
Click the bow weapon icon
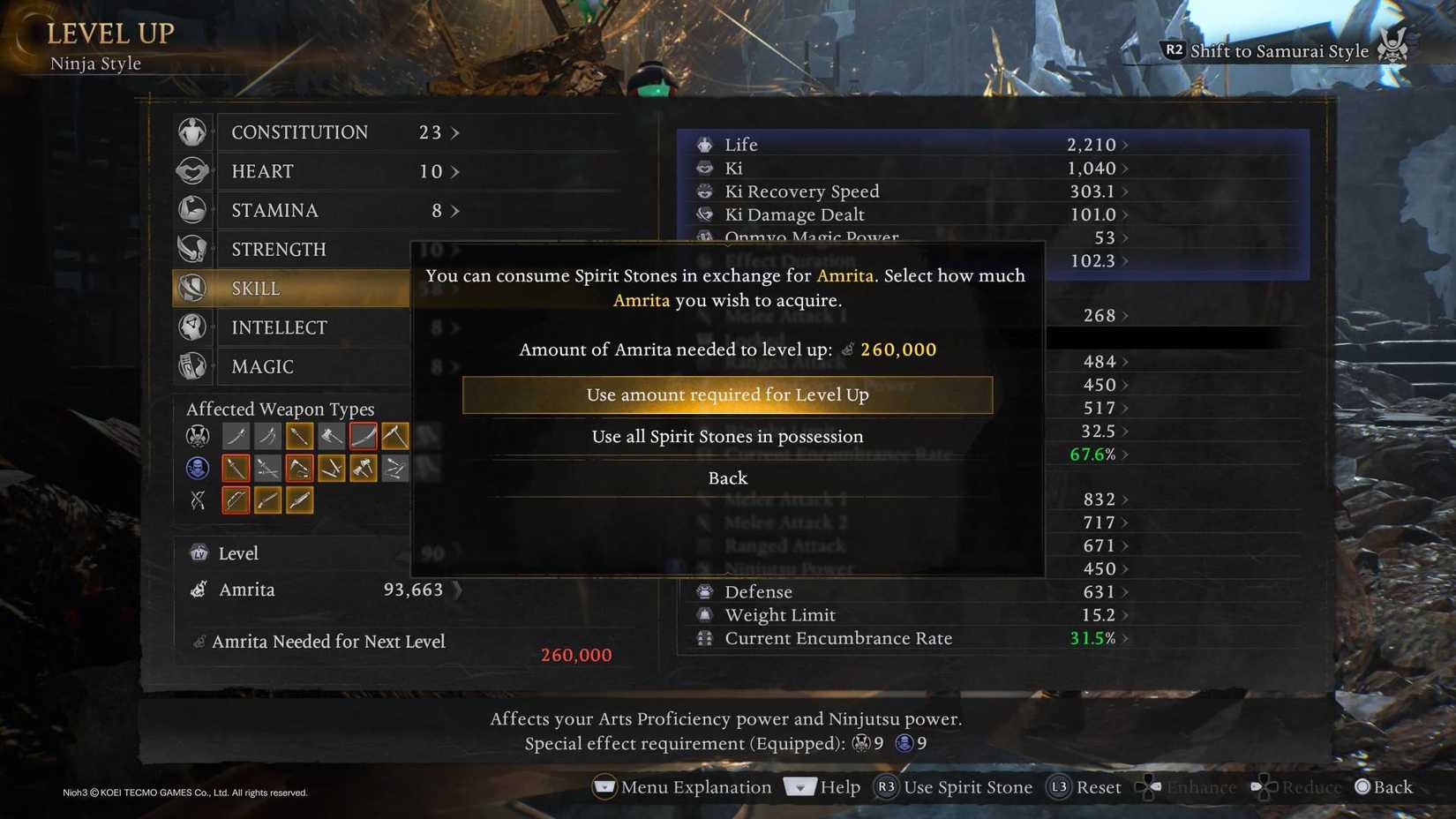point(236,500)
